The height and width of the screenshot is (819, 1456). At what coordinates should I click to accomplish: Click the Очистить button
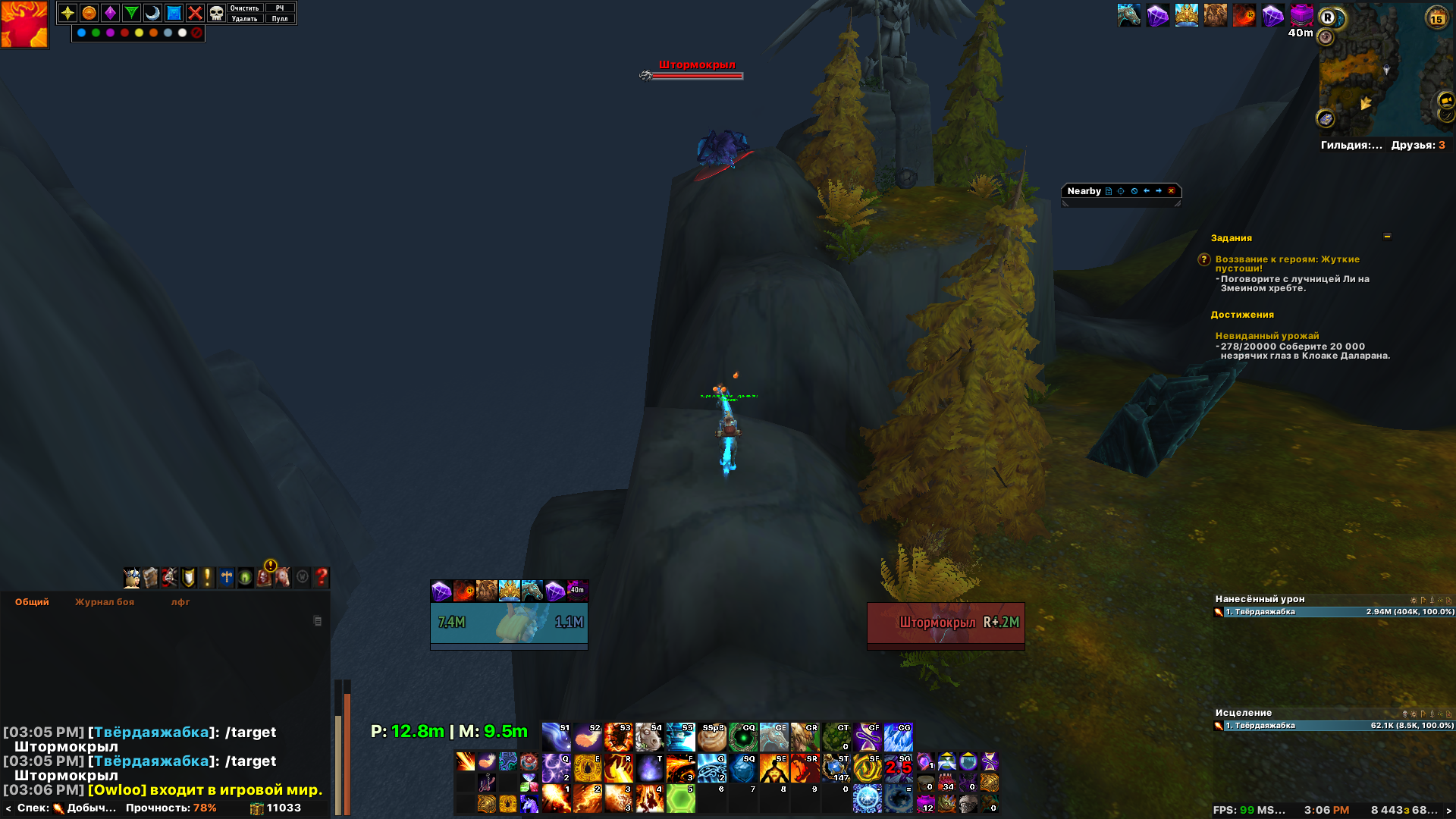coord(244,8)
